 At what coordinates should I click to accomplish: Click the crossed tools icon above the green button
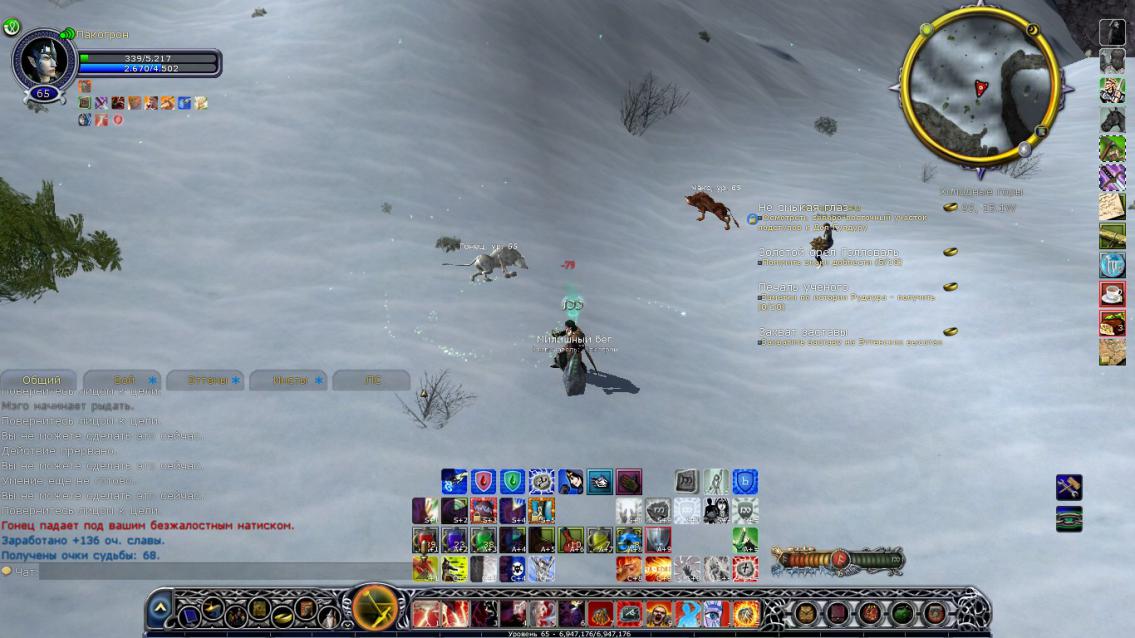(x=1069, y=488)
